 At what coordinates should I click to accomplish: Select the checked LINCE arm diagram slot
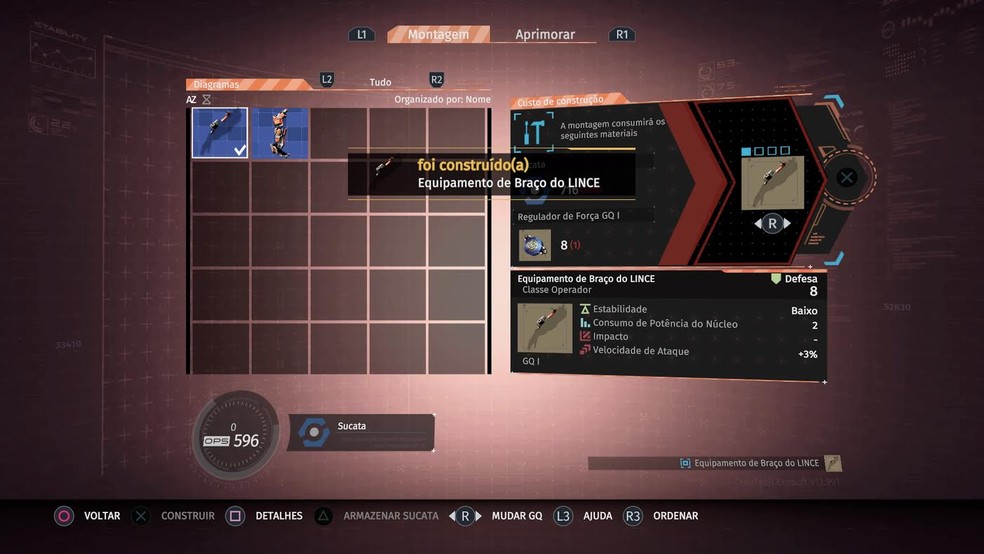(x=220, y=134)
